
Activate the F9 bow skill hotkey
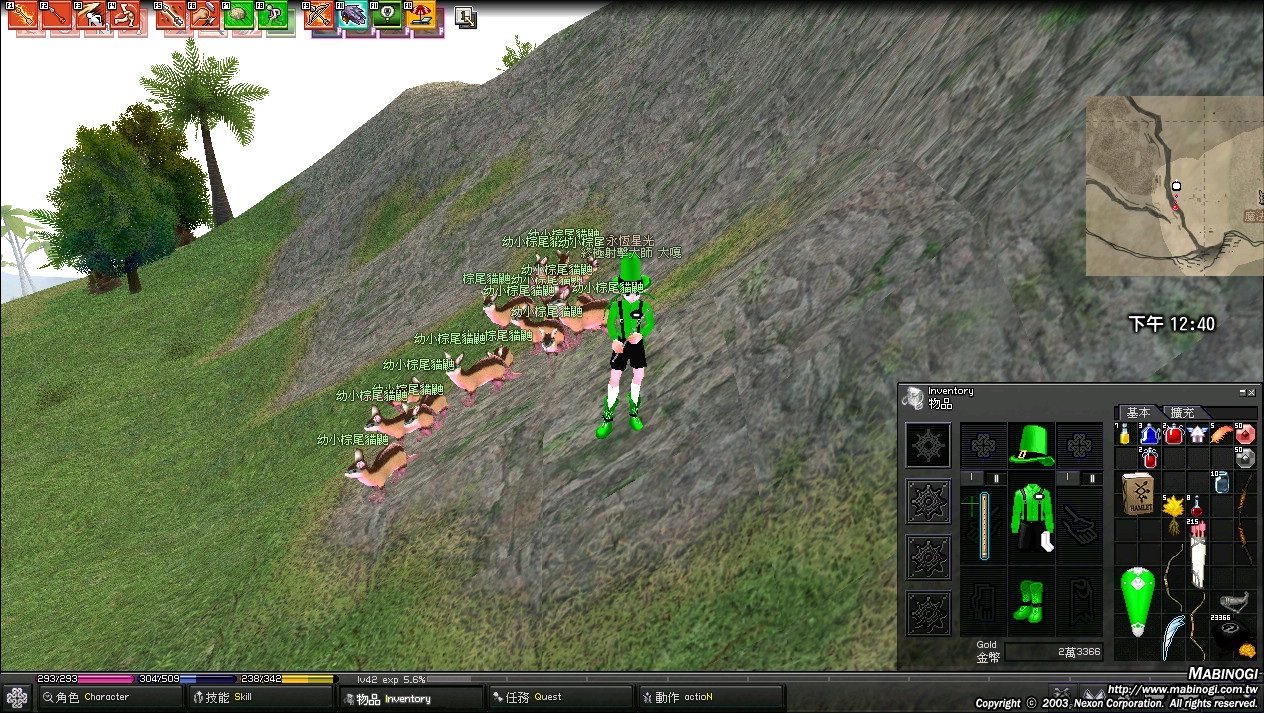pos(318,15)
